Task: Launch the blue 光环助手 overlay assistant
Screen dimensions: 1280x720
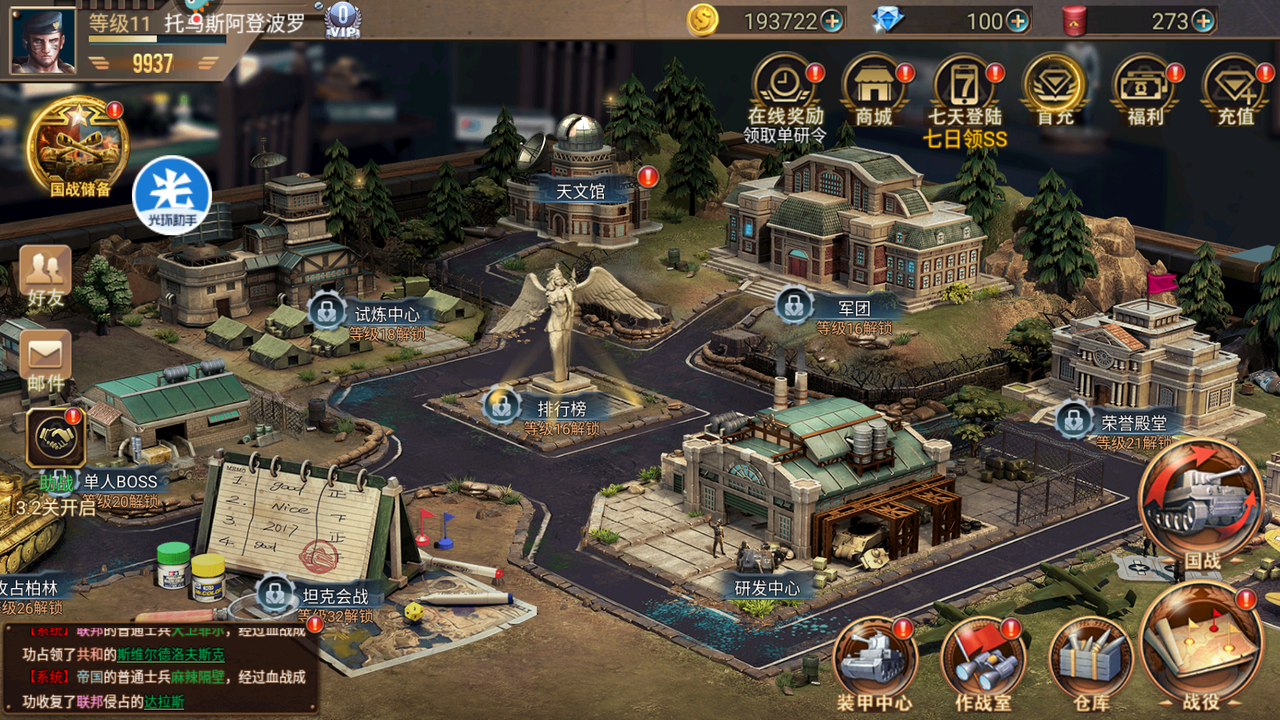Action: click(x=172, y=195)
